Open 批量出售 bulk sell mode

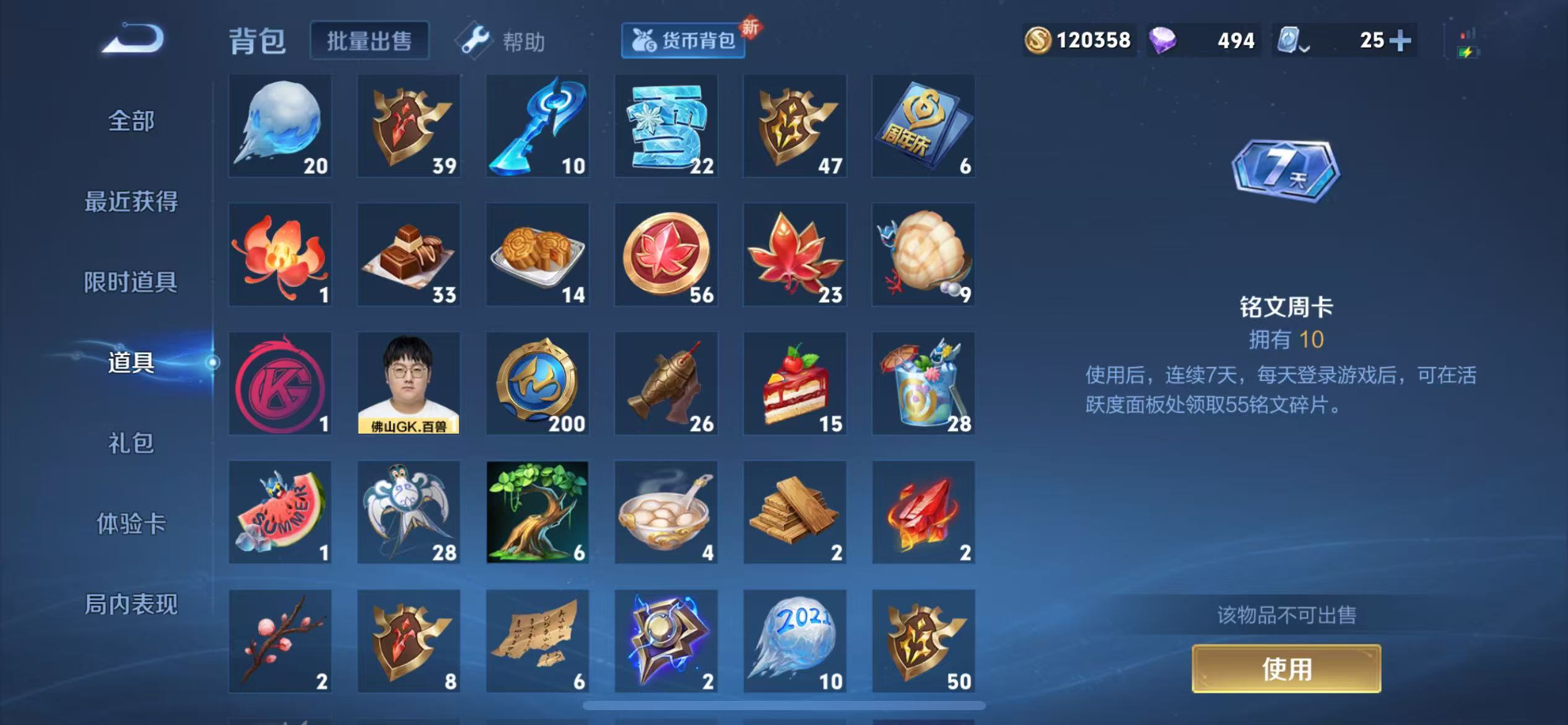[x=369, y=41]
